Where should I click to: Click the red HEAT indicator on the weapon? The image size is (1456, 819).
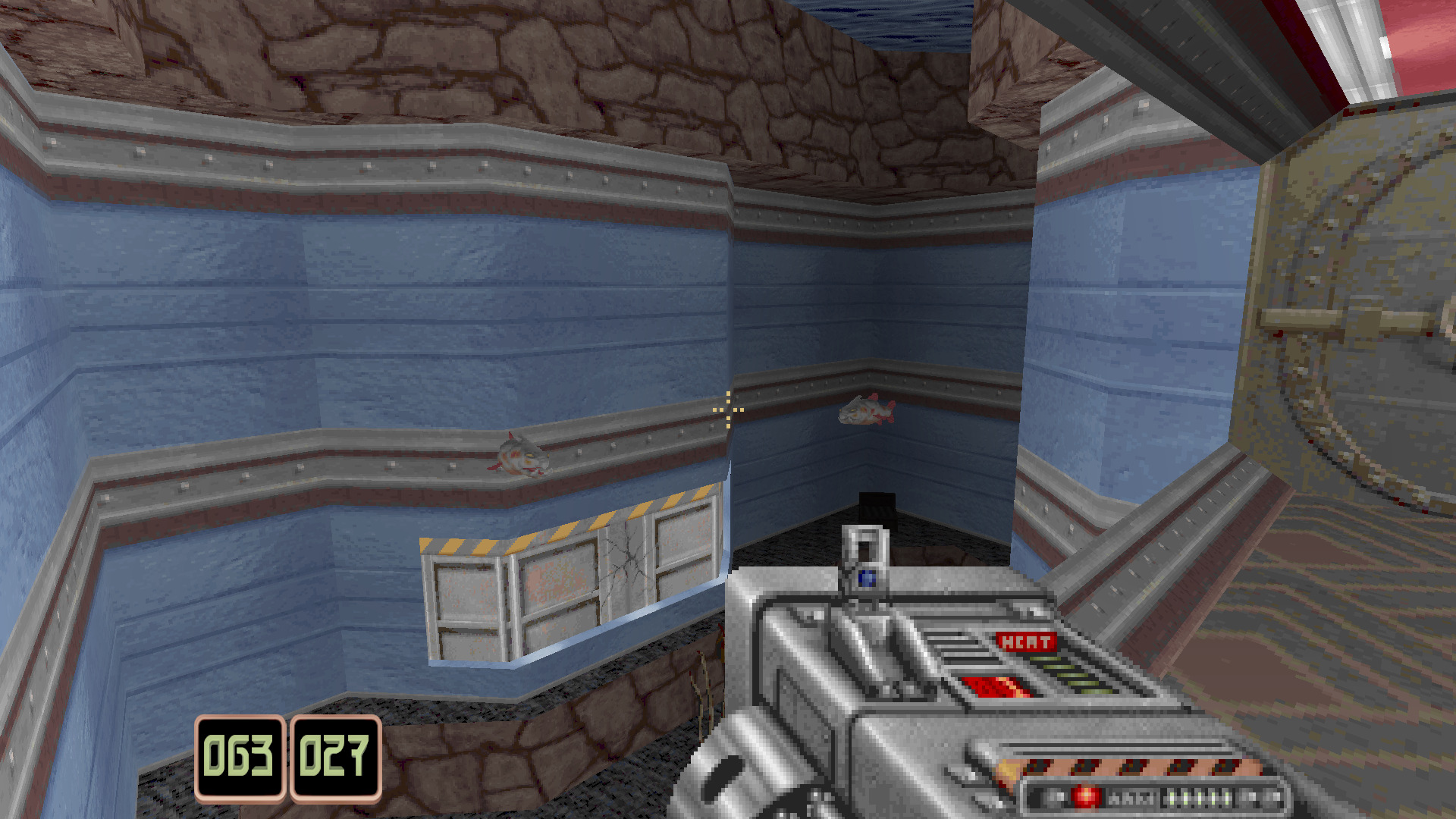click(x=1025, y=642)
